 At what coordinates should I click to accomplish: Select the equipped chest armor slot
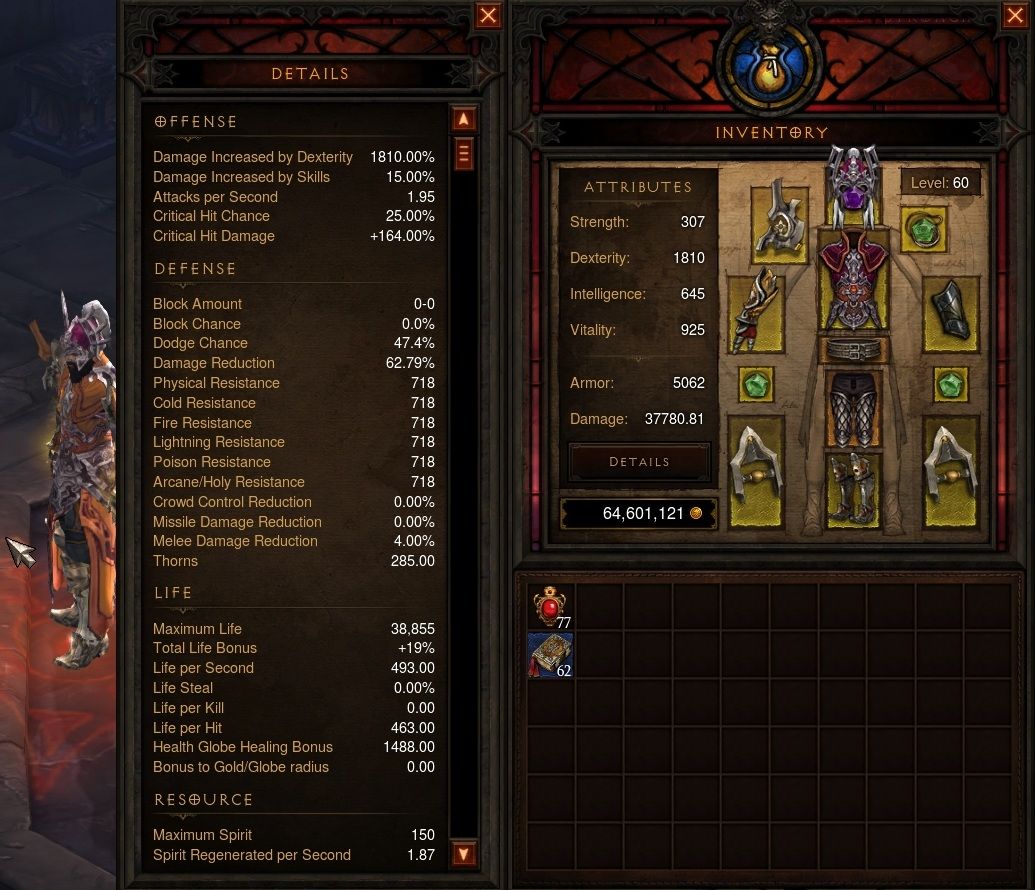pos(853,282)
